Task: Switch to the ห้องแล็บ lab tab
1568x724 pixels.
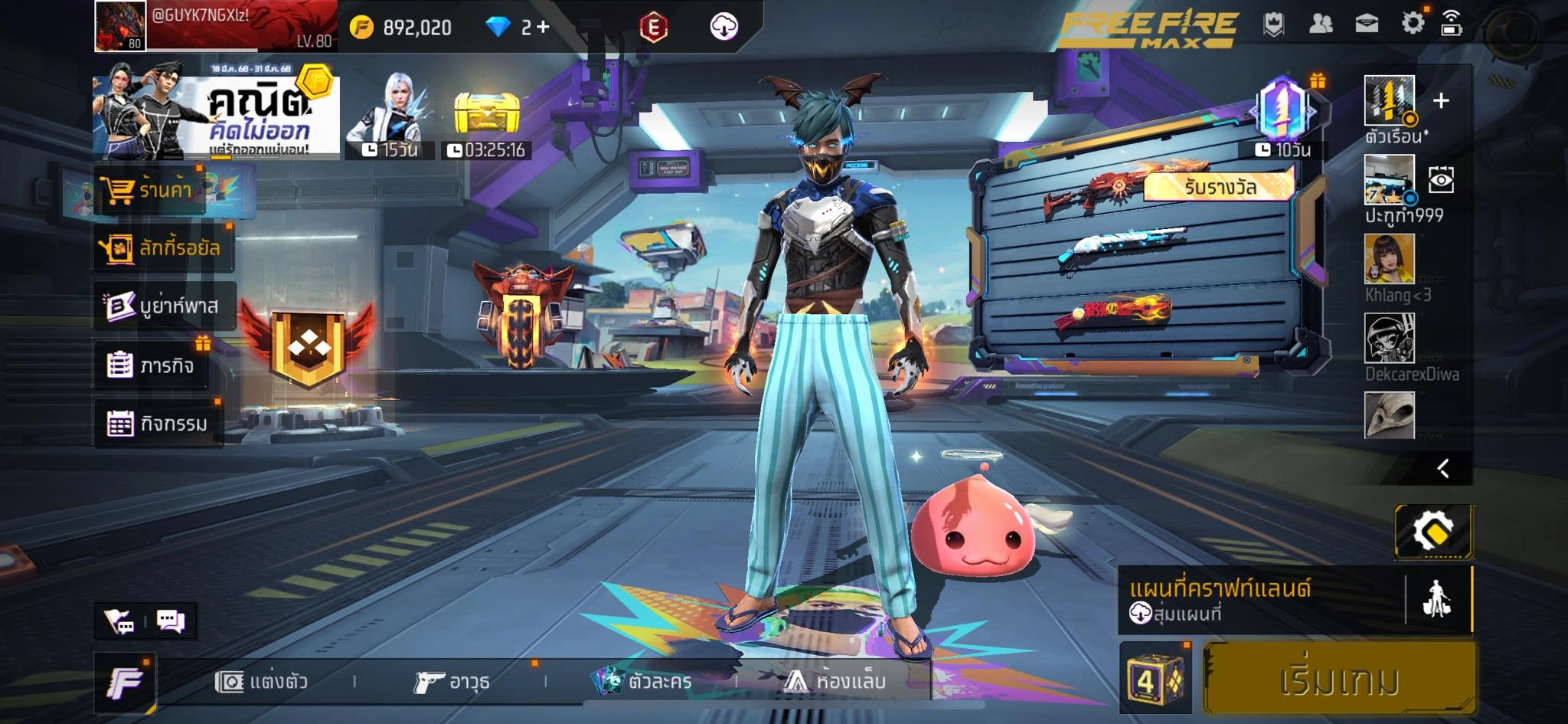Action: [x=836, y=681]
